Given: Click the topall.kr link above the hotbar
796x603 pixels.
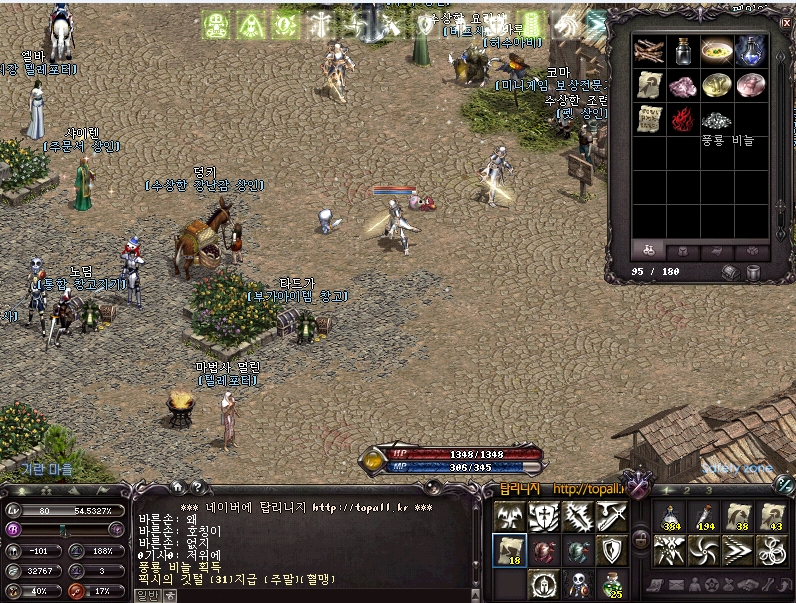Looking at the screenshot, I should [x=588, y=489].
